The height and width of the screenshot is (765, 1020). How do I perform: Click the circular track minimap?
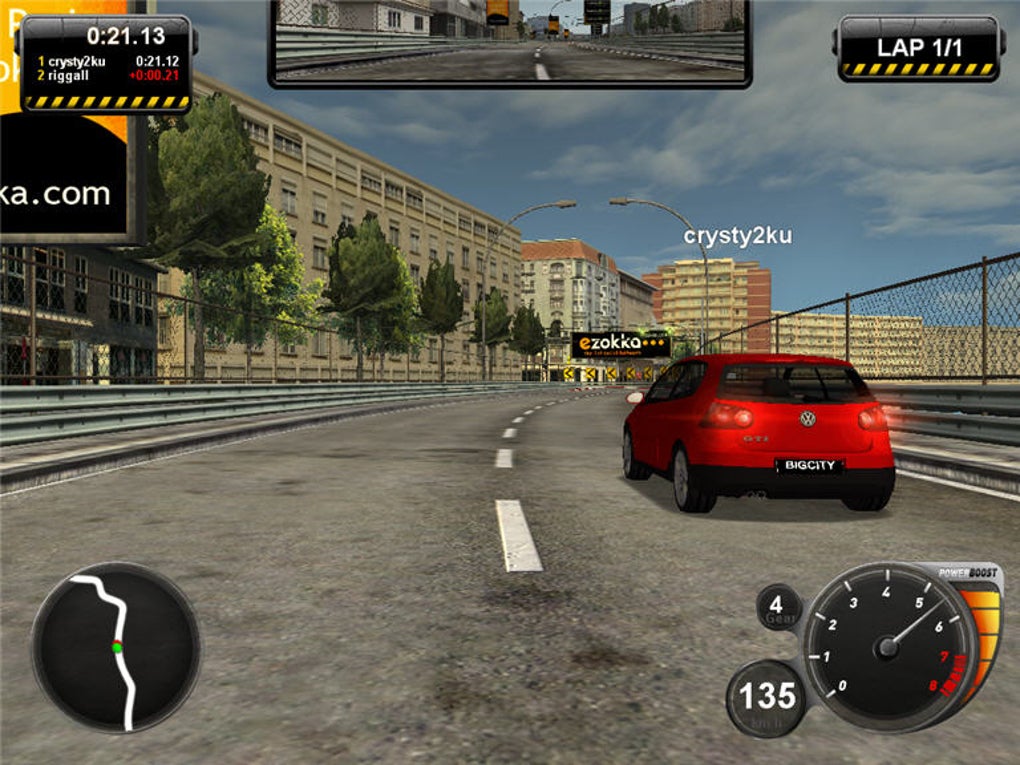point(115,648)
